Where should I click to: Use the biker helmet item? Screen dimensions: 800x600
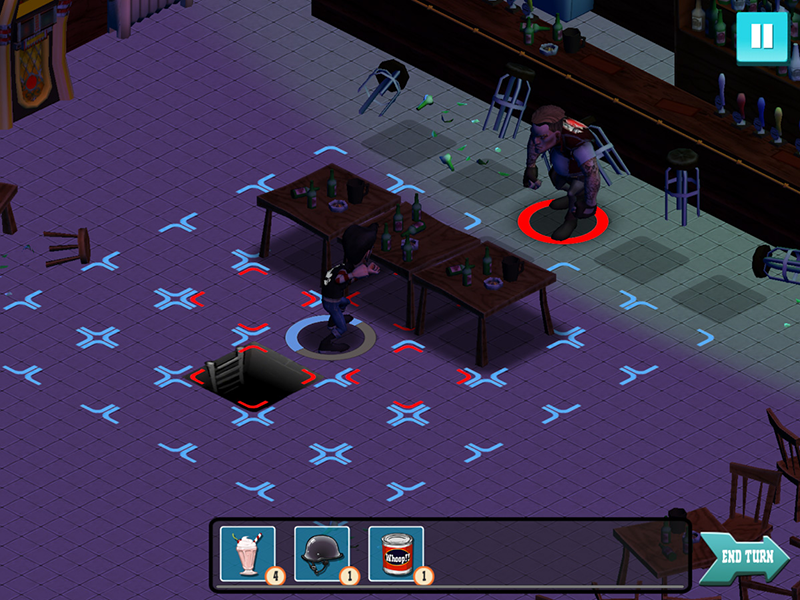click(321, 553)
